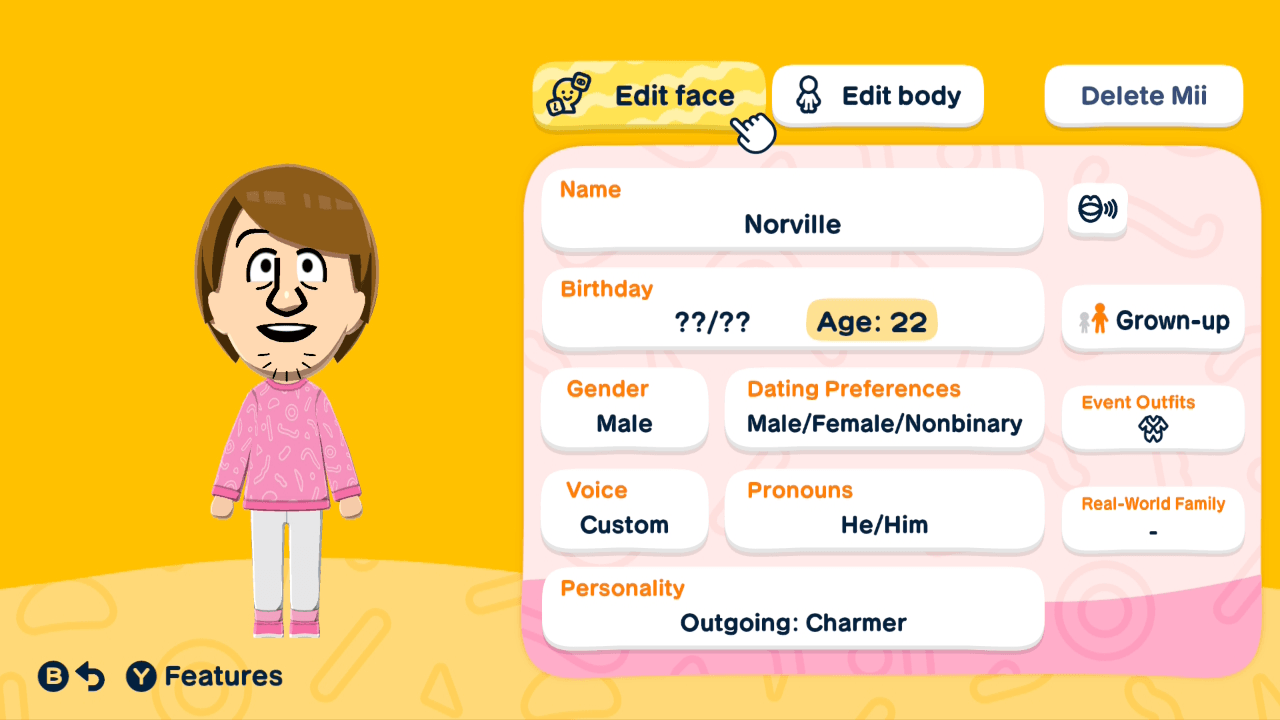Open the Voice Custom settings
1280x720 pixels.
(624, 510)
